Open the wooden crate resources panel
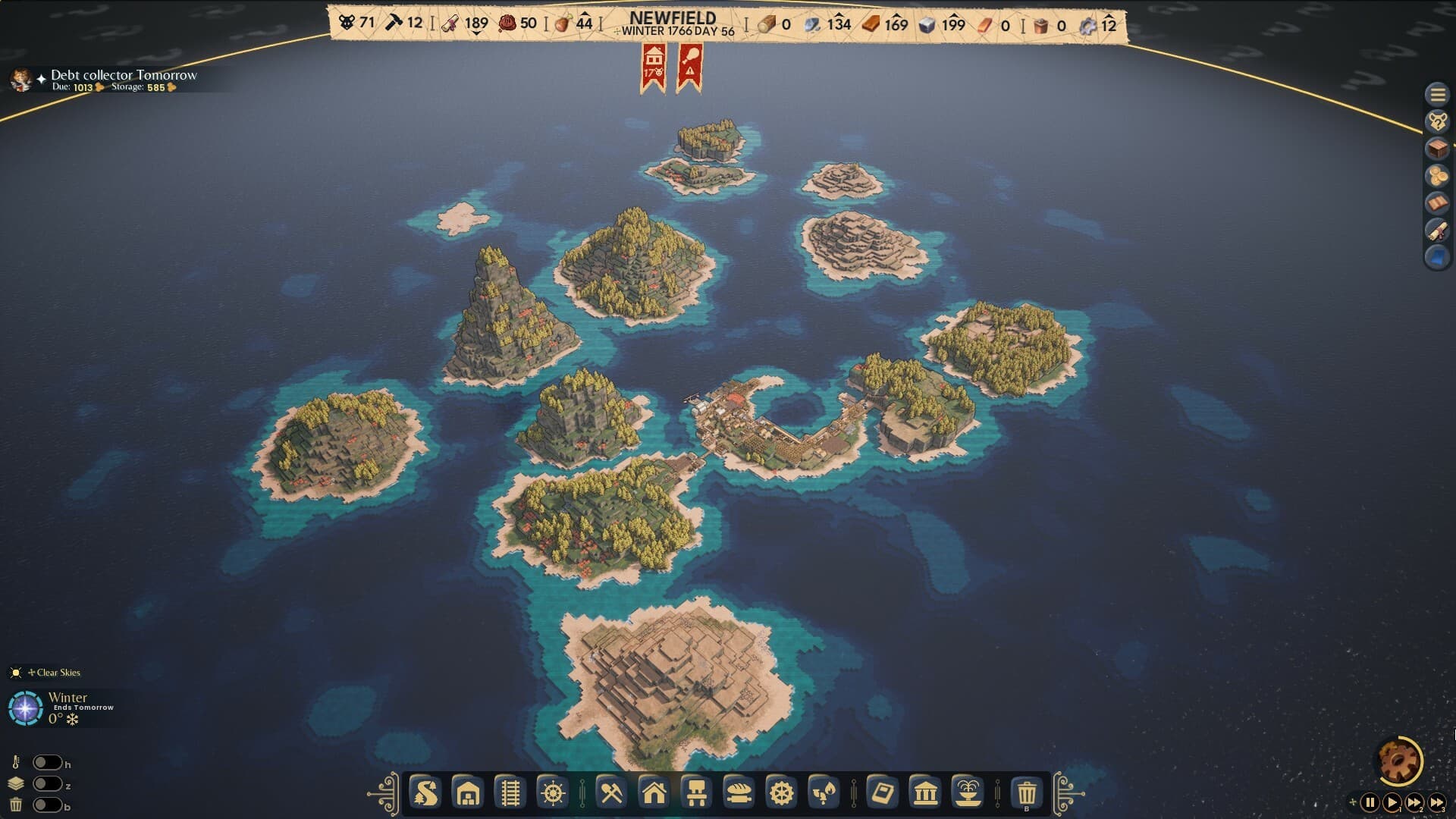 1439,148
